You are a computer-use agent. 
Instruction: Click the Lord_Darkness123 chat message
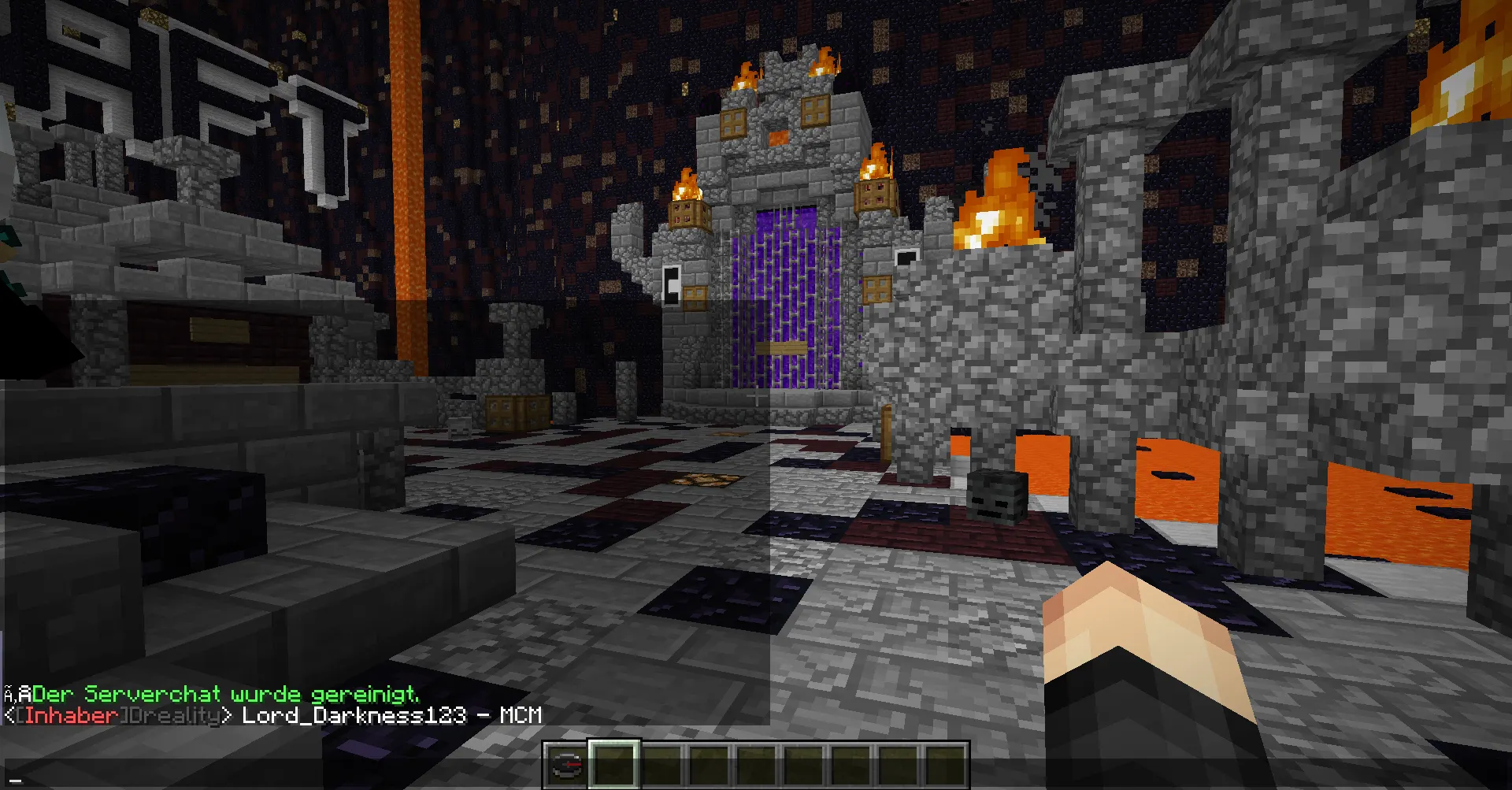[391, 715]
